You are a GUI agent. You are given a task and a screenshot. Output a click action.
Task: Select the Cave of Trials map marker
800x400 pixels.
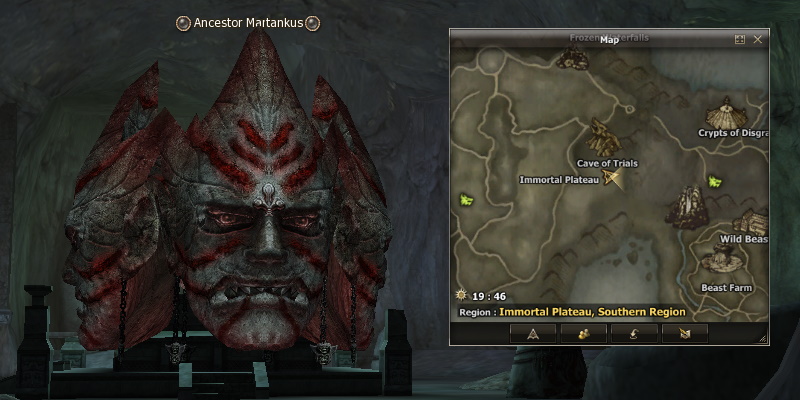click(603, 137)
